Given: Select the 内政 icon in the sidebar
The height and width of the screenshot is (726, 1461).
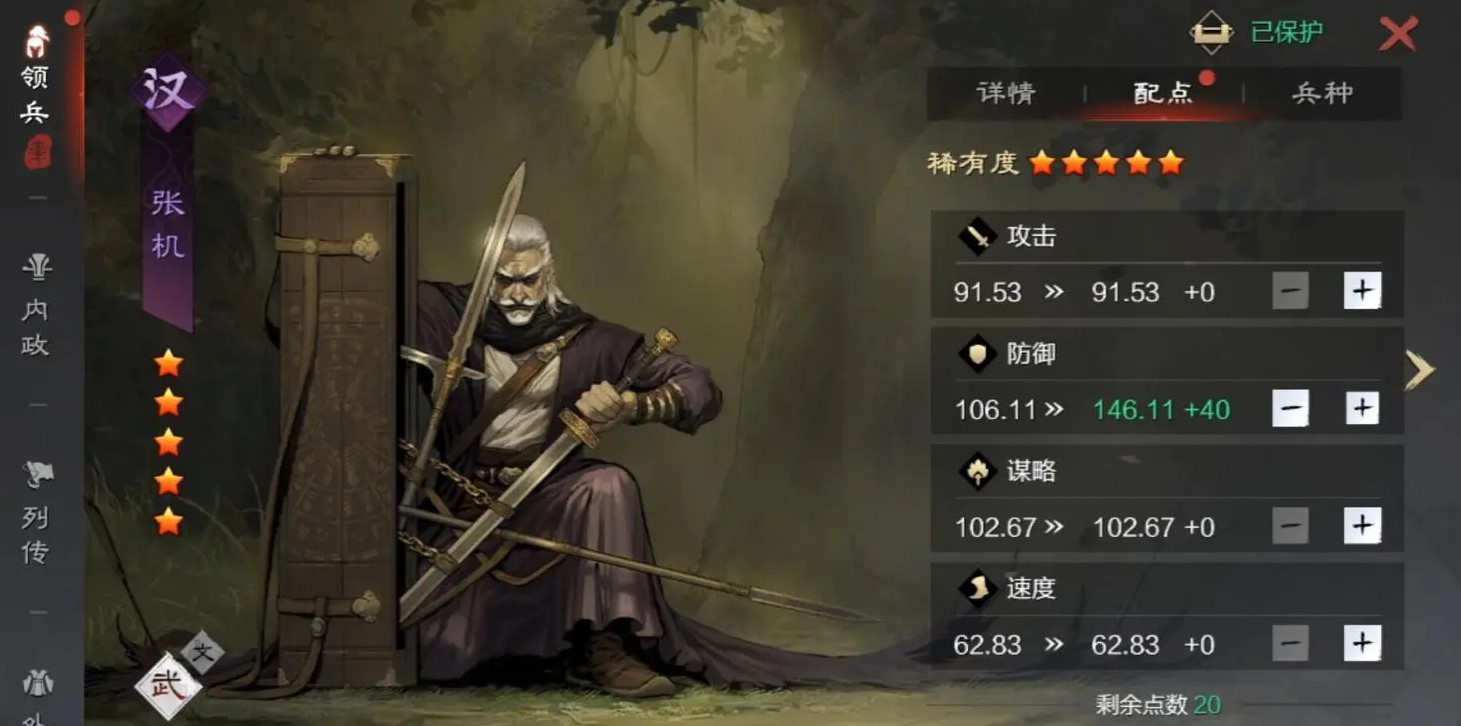Looking at the screenshot, I should (x=36, y=295).
